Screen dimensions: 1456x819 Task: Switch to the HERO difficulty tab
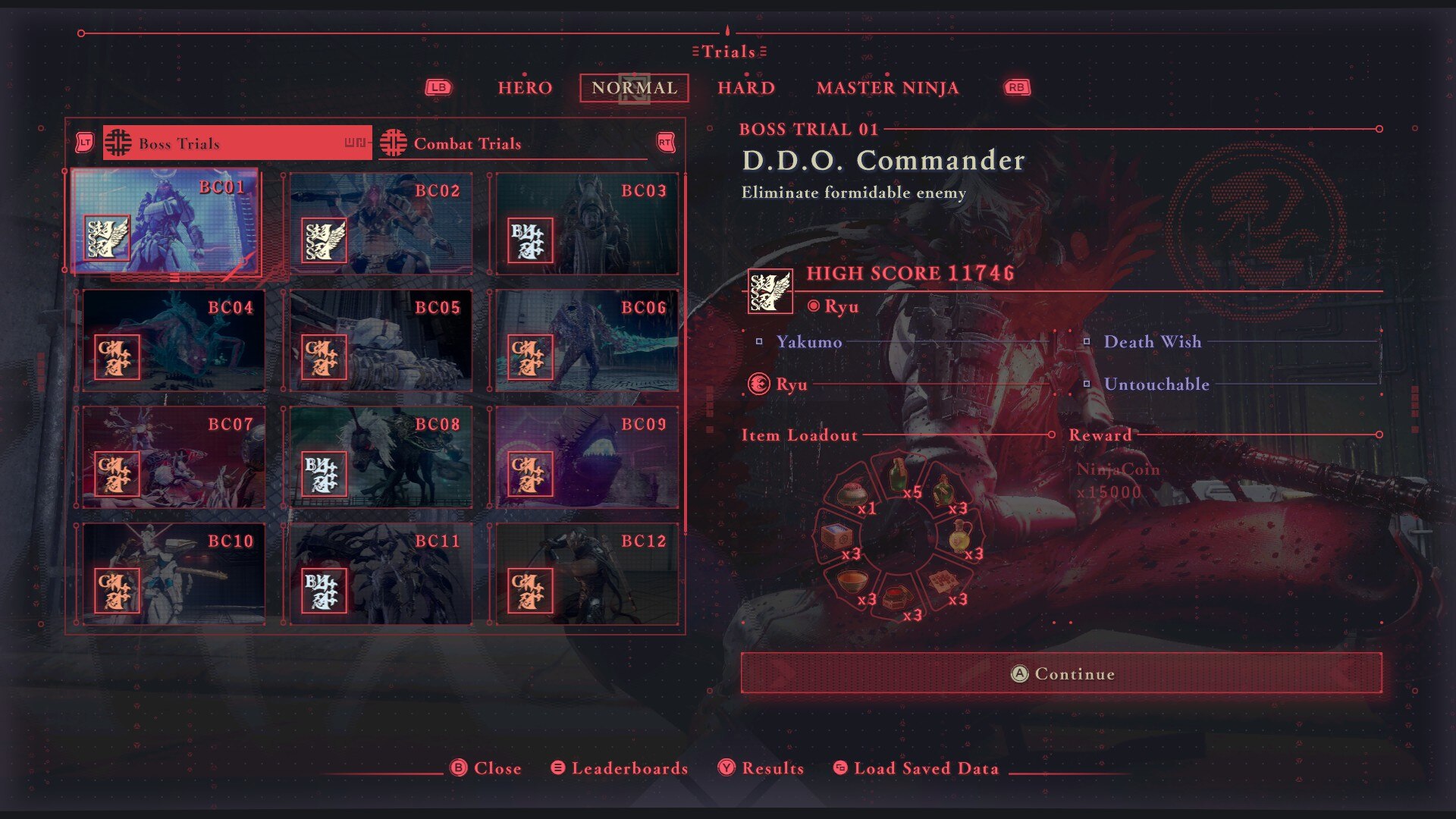click(525, 88)
